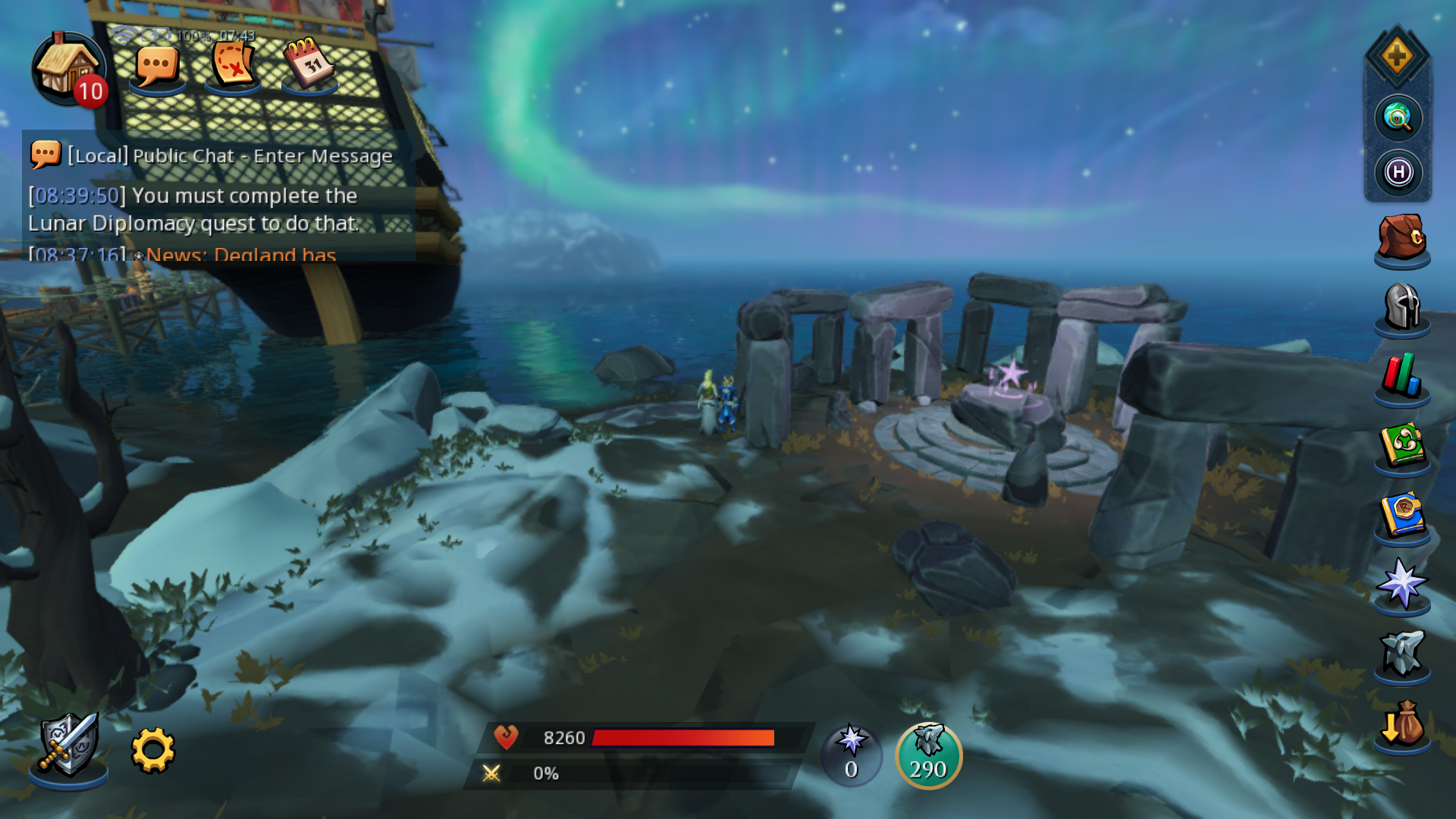Show the colored bar chart skills panel

point(1401,376)
